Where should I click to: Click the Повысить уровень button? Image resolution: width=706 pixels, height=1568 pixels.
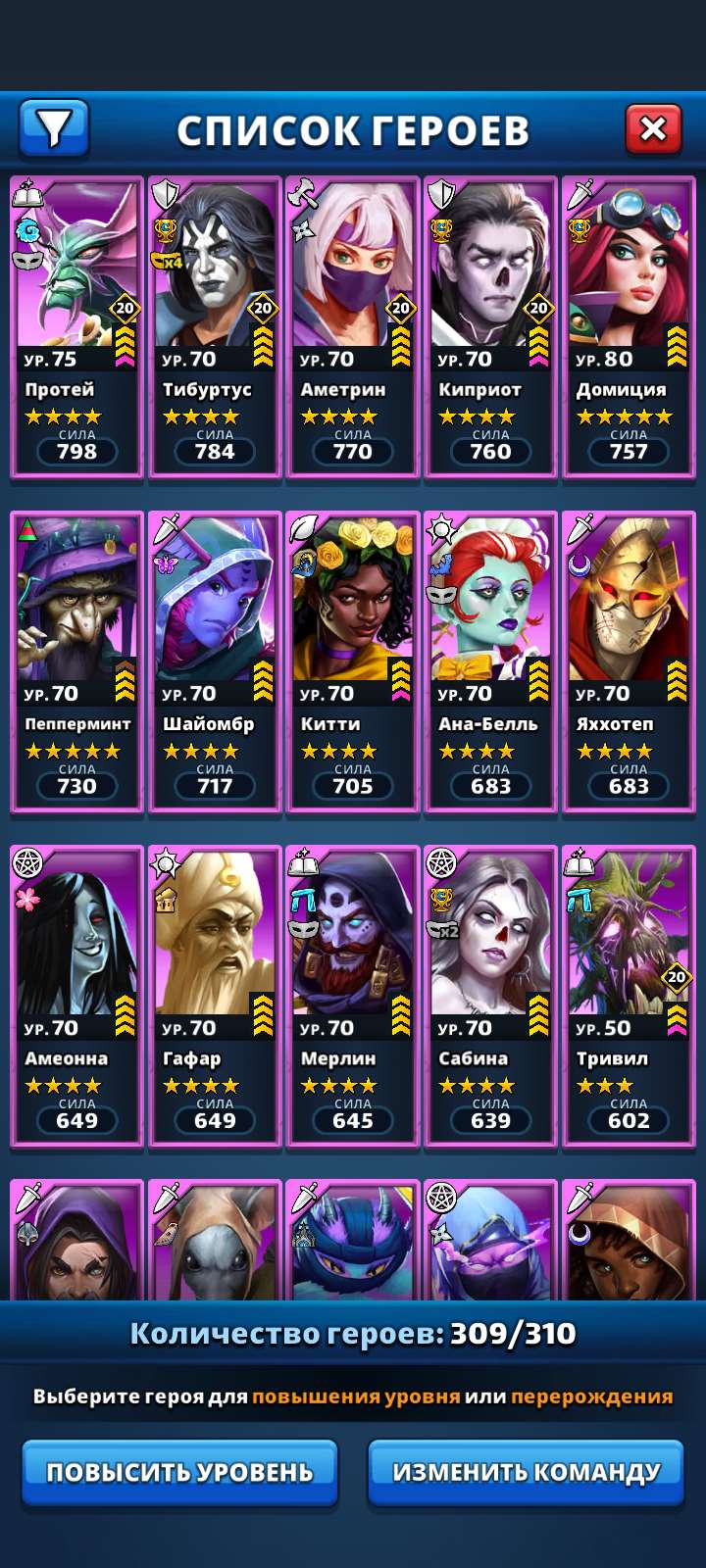click(x=180, y=1472)
